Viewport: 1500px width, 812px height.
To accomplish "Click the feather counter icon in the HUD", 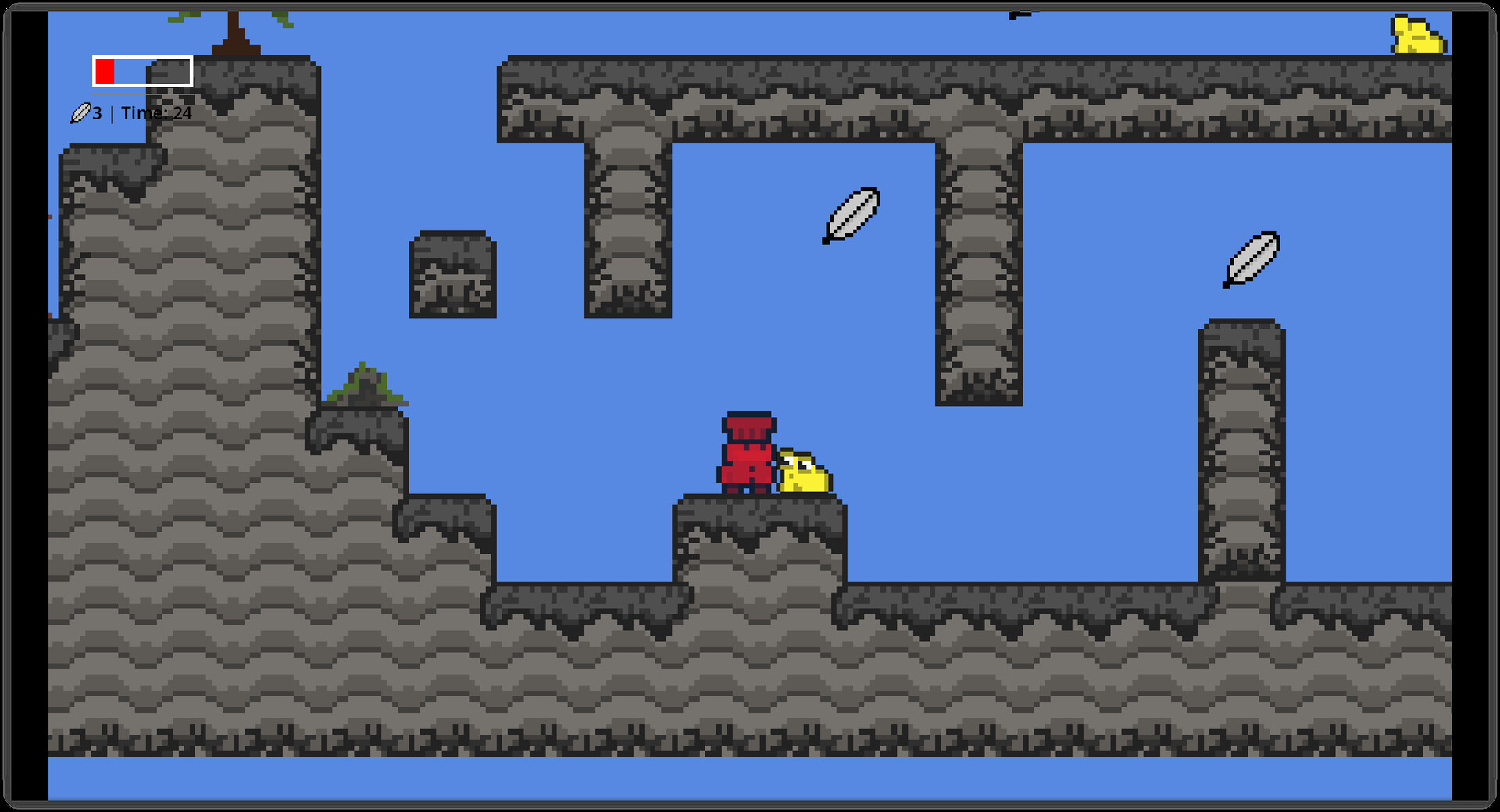I will click(82, 113).
